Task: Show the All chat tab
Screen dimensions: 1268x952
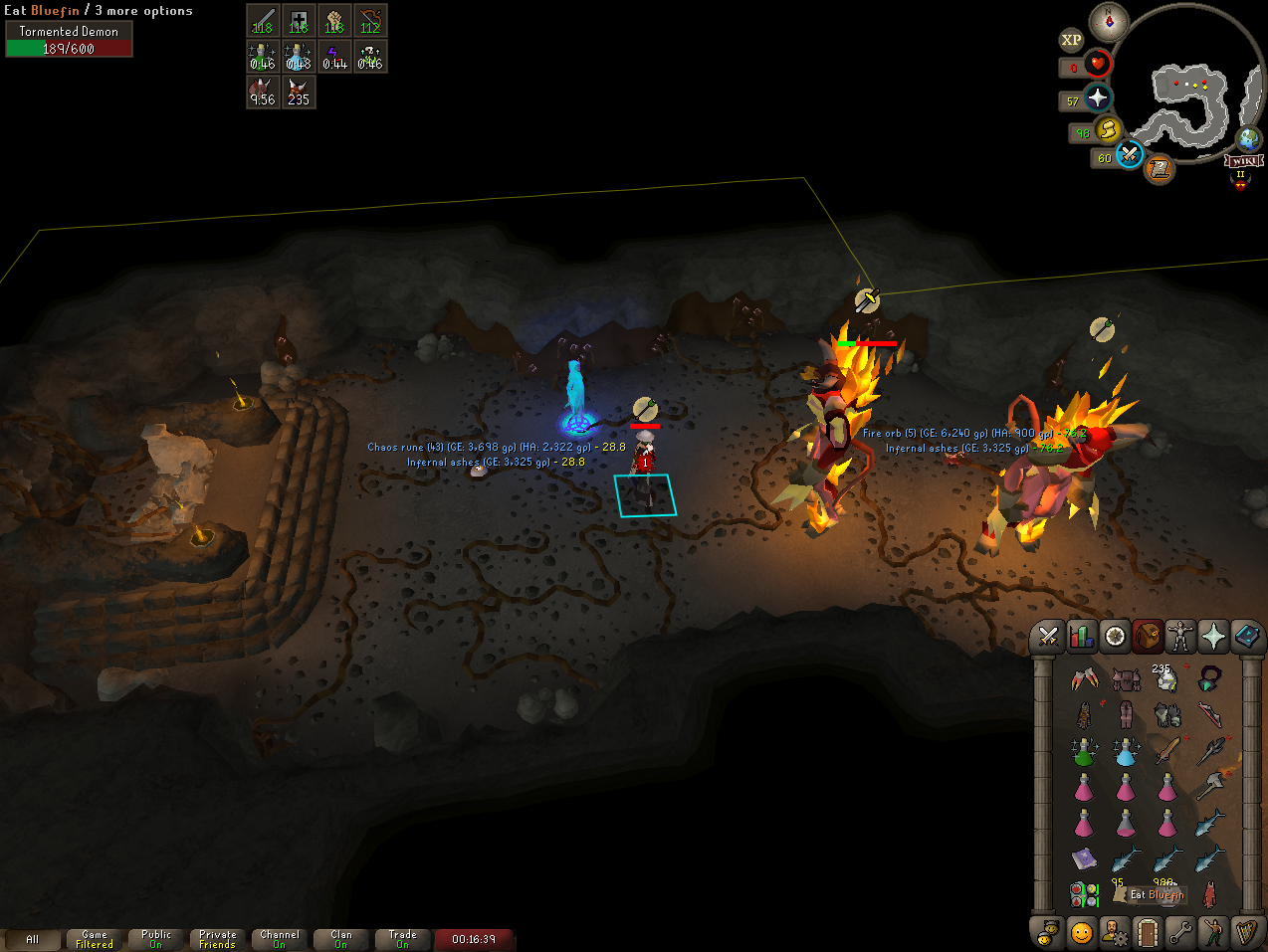Action: [x=32, y=939]
